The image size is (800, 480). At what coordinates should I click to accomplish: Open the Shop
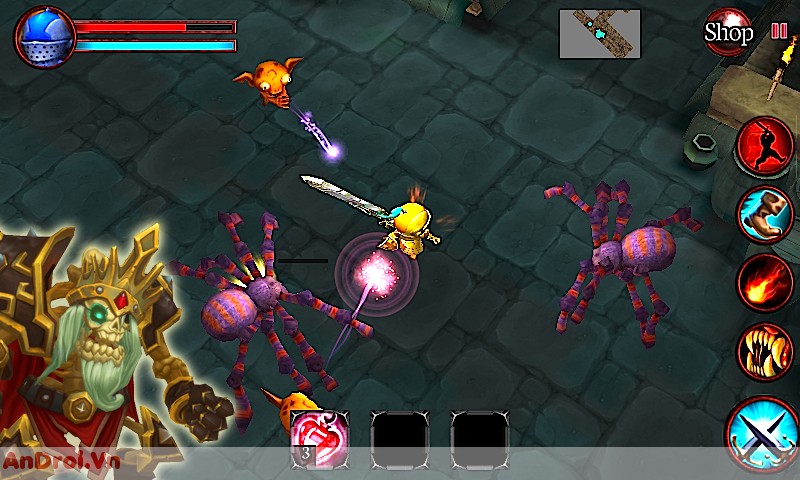[x=728, y=31]
